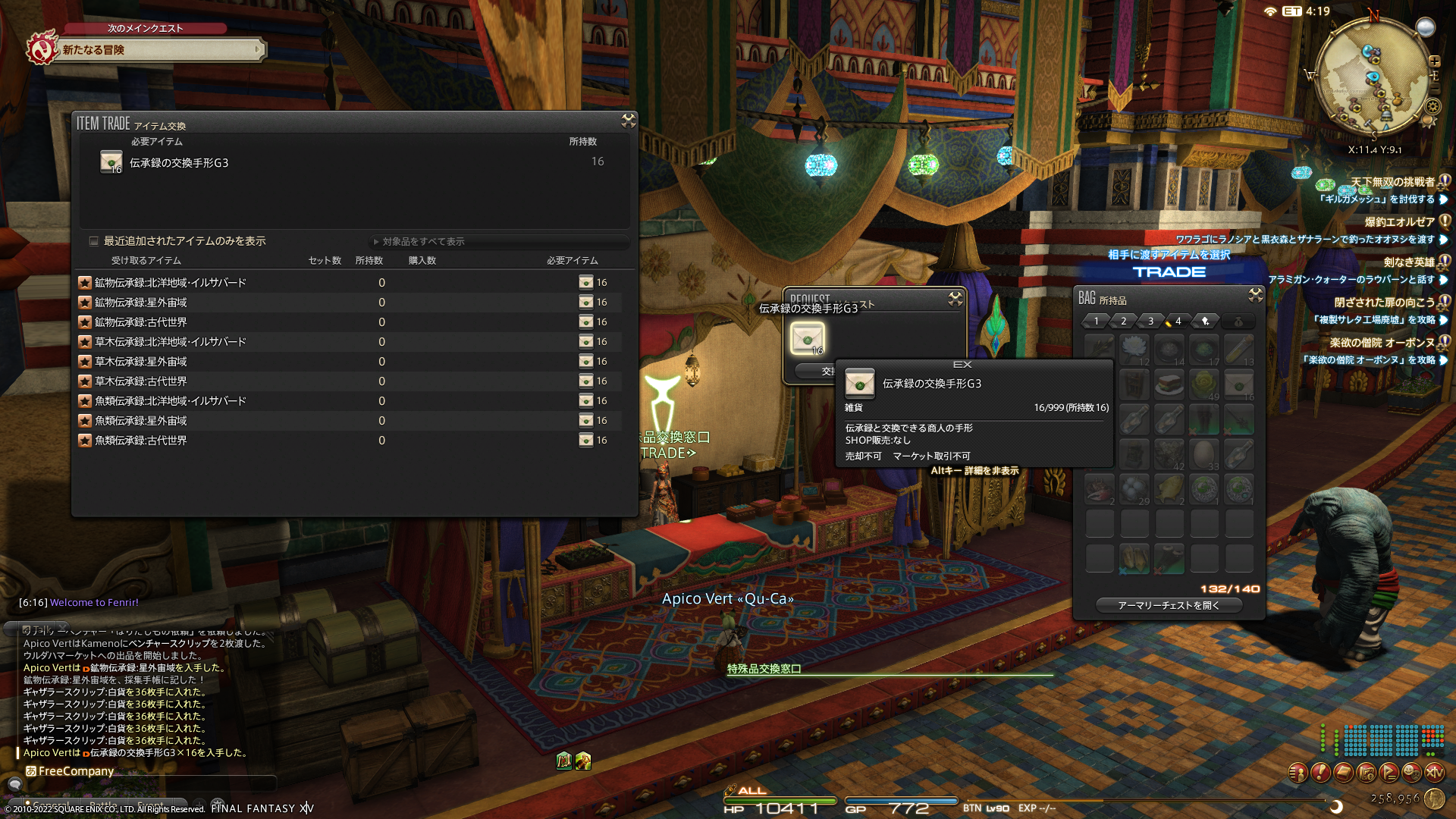Switch to bag tab 2
Image resolution: width=1456 pixels, height=819 pixels.
point(1123,322)
